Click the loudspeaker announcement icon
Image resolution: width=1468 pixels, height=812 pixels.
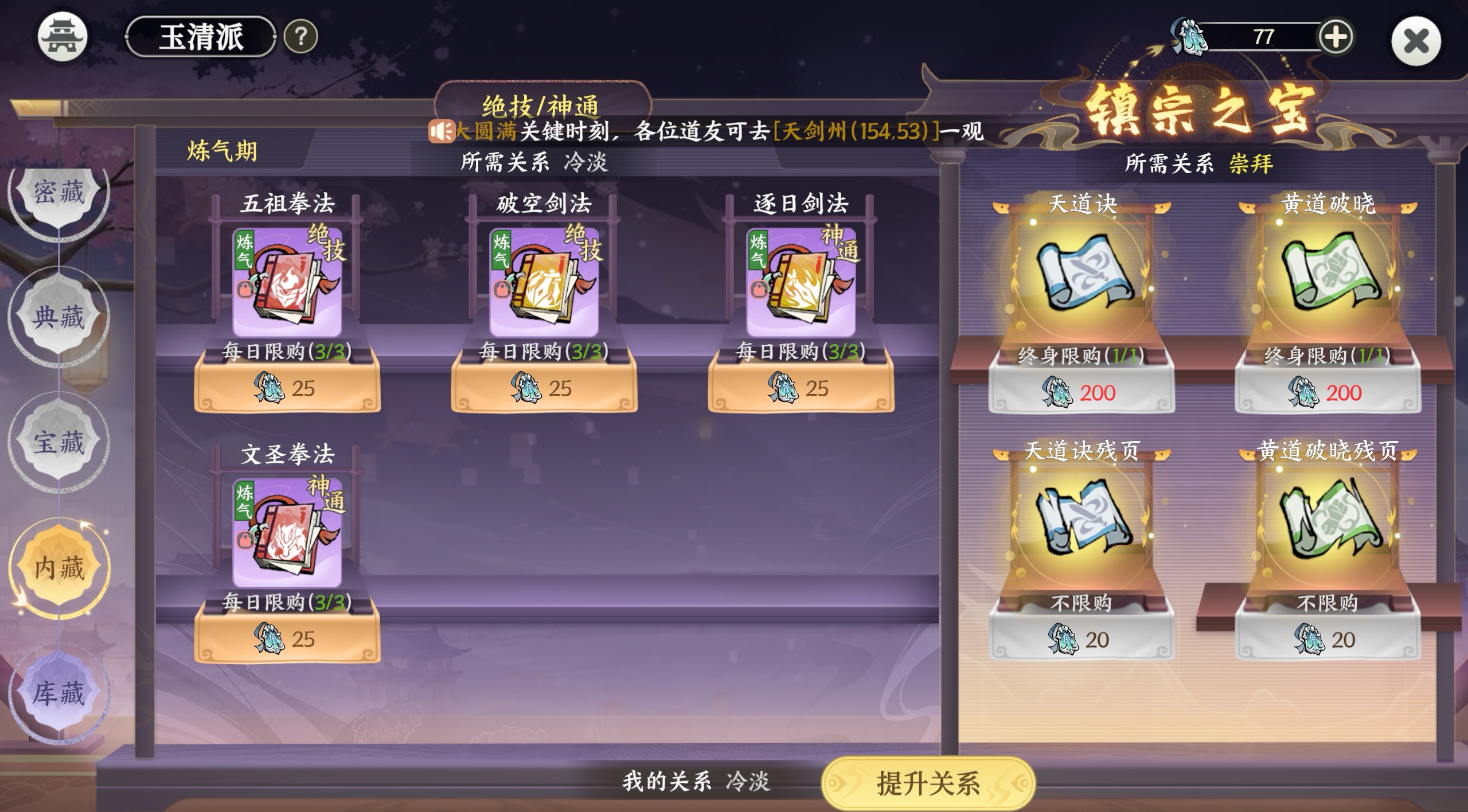[x=442, y=130]
